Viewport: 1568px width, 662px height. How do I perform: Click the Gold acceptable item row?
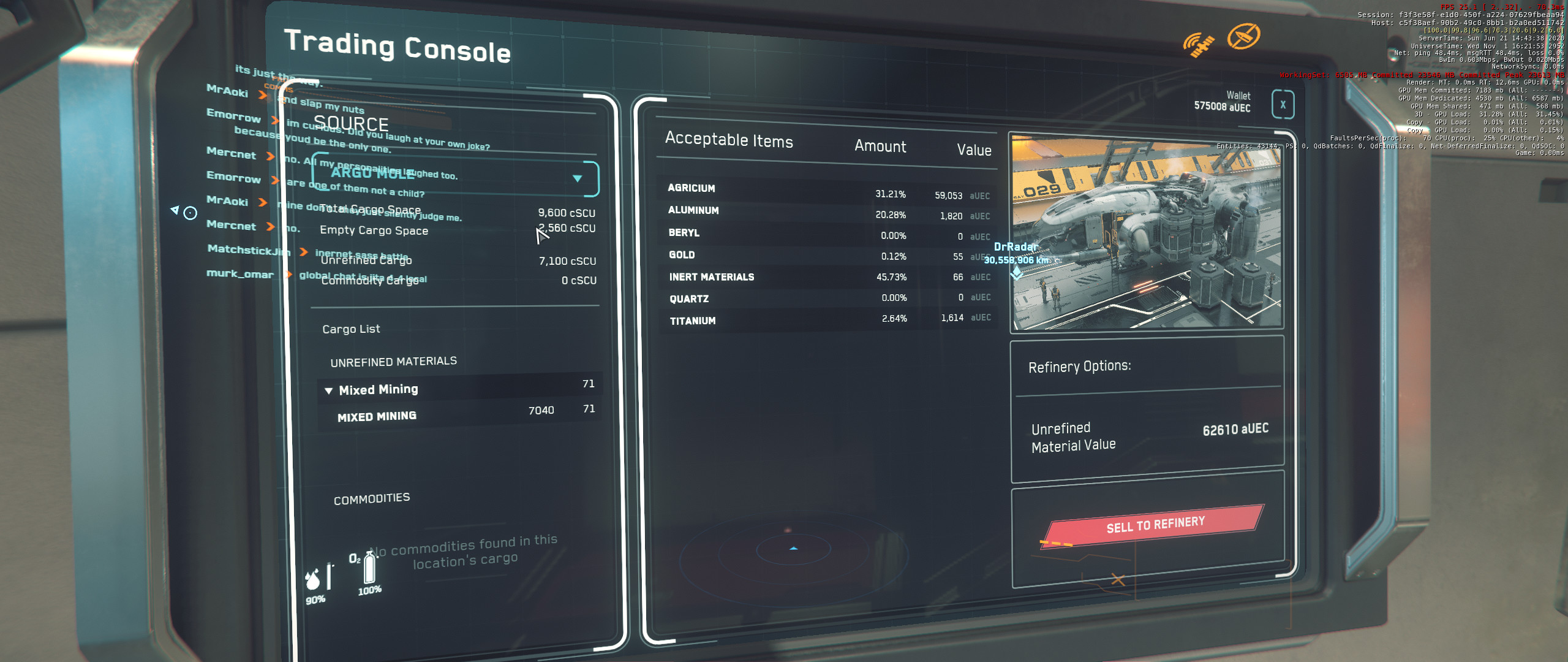point(827,256)
